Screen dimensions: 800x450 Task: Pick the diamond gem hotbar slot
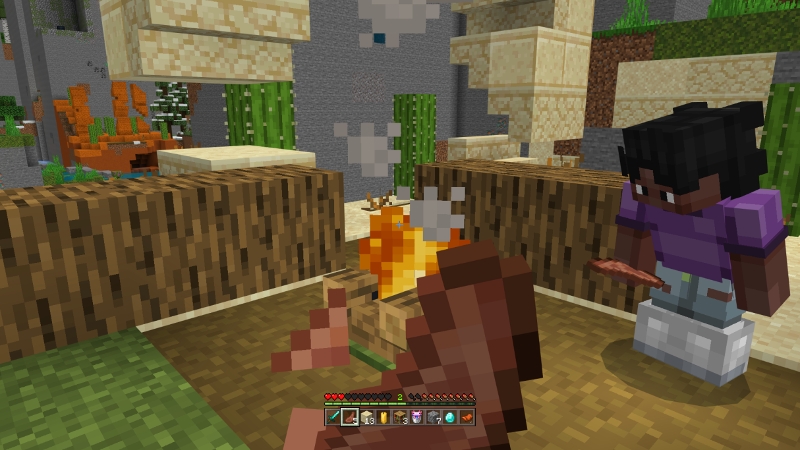450,416
